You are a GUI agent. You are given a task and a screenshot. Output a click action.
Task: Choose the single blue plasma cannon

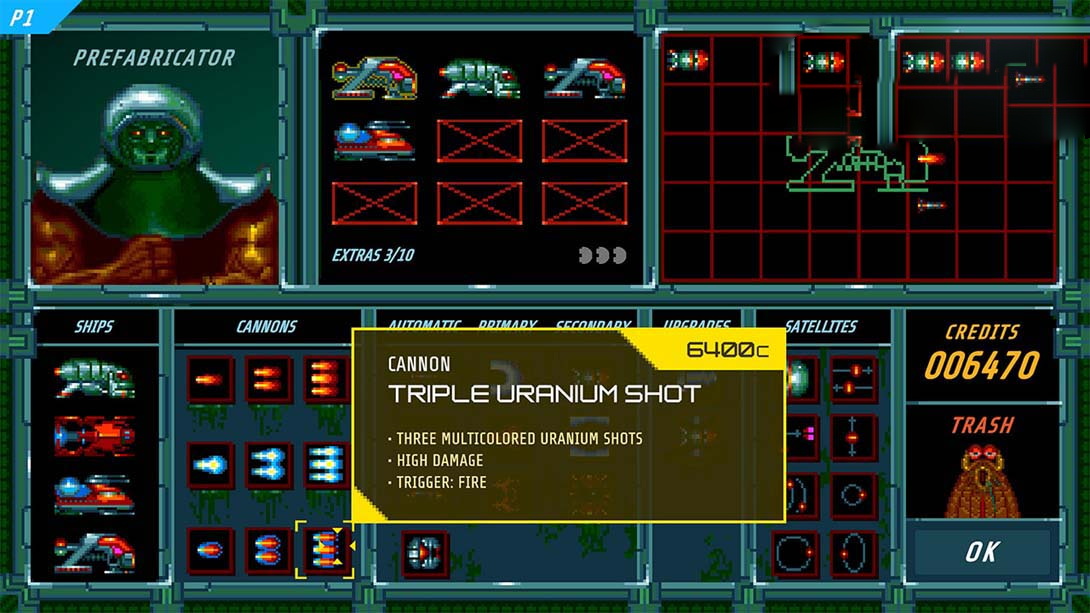(x=210, y=466)
